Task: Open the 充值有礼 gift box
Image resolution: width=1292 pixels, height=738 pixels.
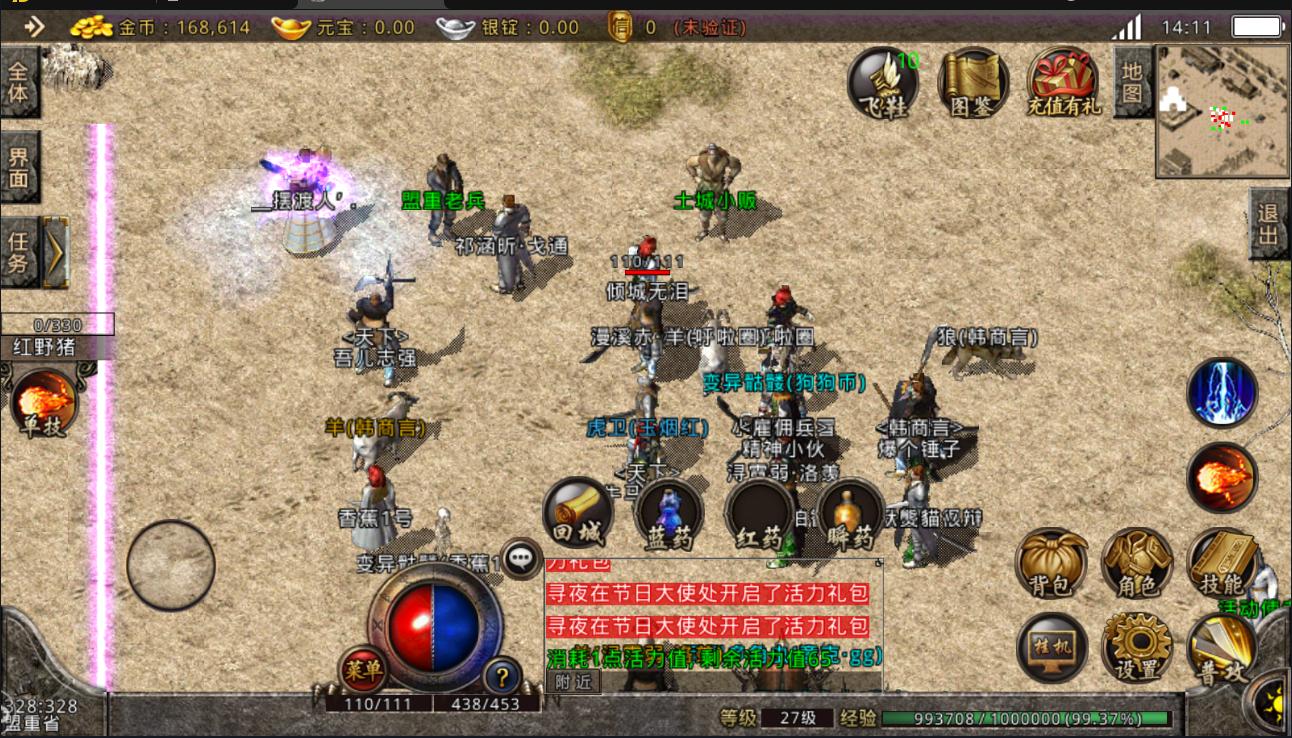Action: pyautogui.click(x=1062, y=83)
